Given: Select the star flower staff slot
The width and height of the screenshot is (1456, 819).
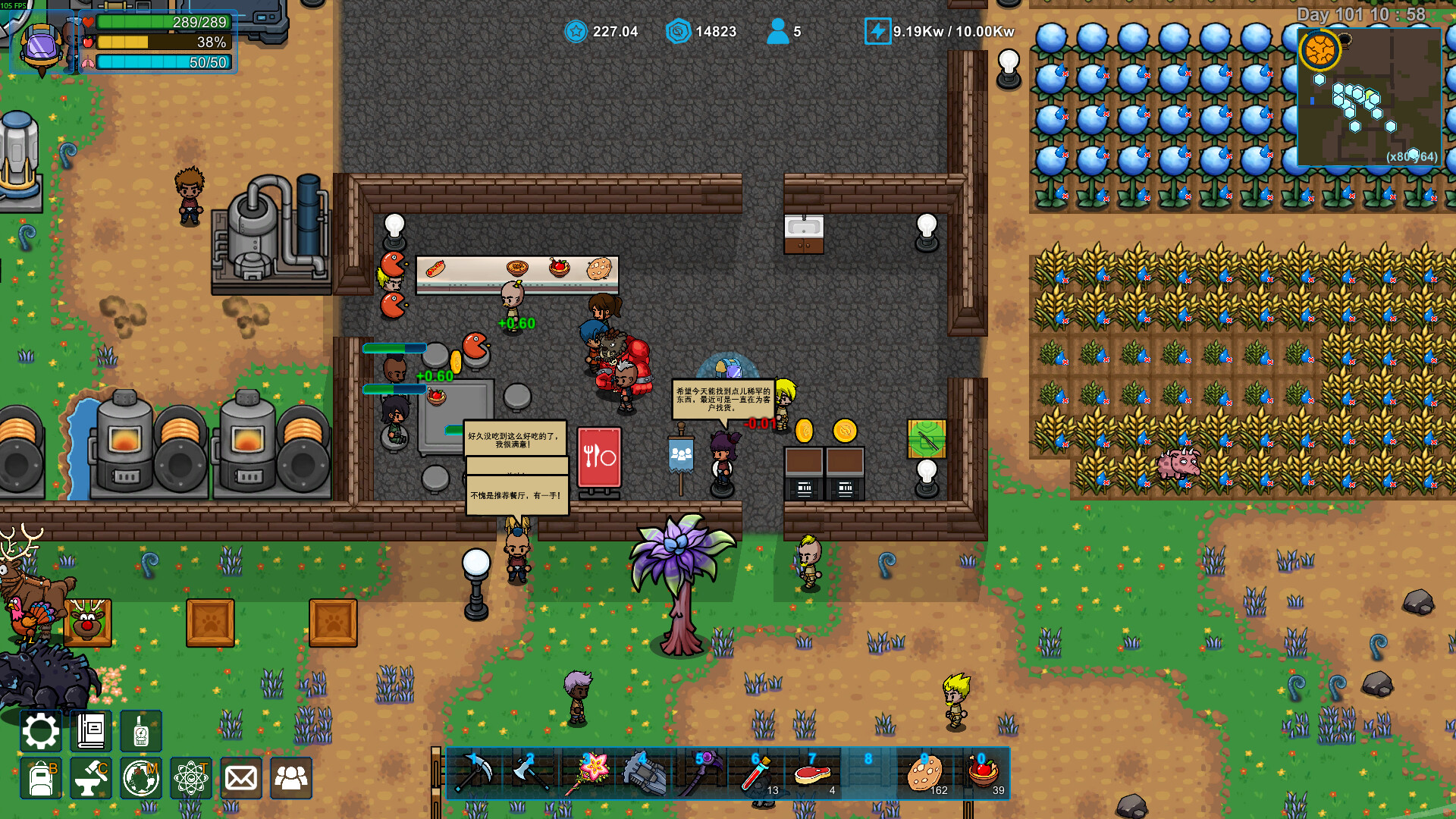Looking at the screenshot, I should coord(588,773).
